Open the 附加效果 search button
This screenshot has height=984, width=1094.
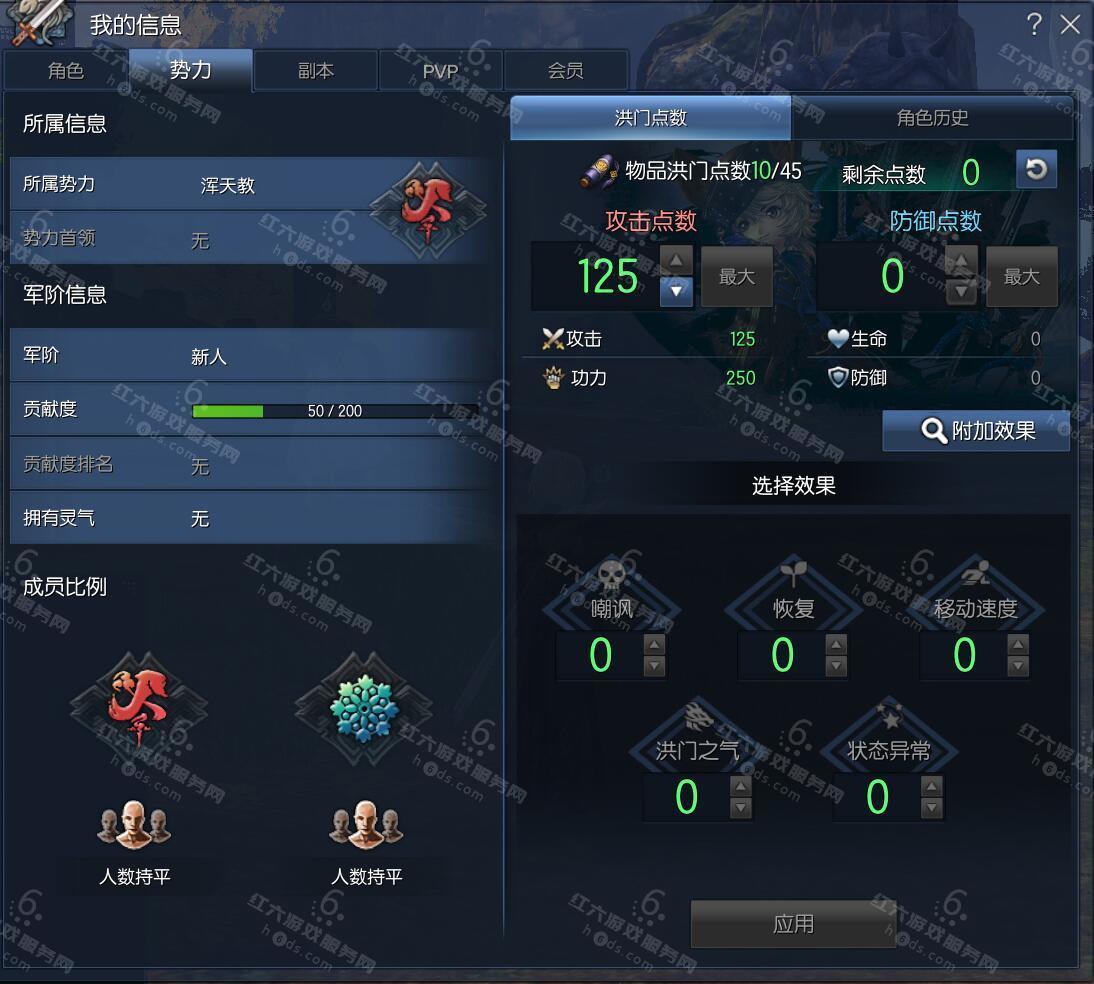click(976, 431)
